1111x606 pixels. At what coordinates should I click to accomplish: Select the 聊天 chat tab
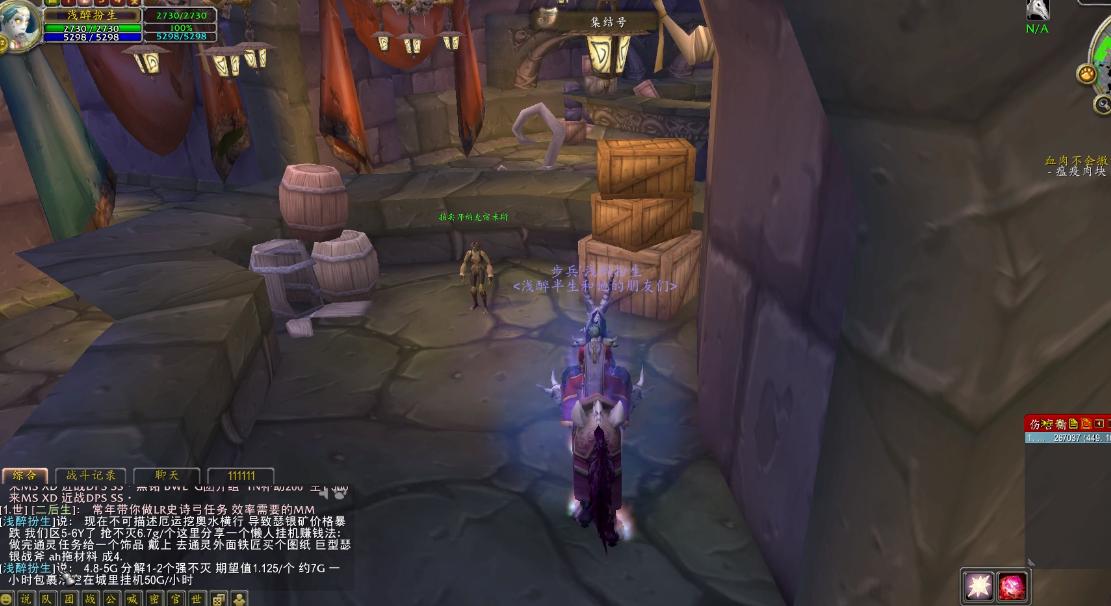(x=166, y=476)
